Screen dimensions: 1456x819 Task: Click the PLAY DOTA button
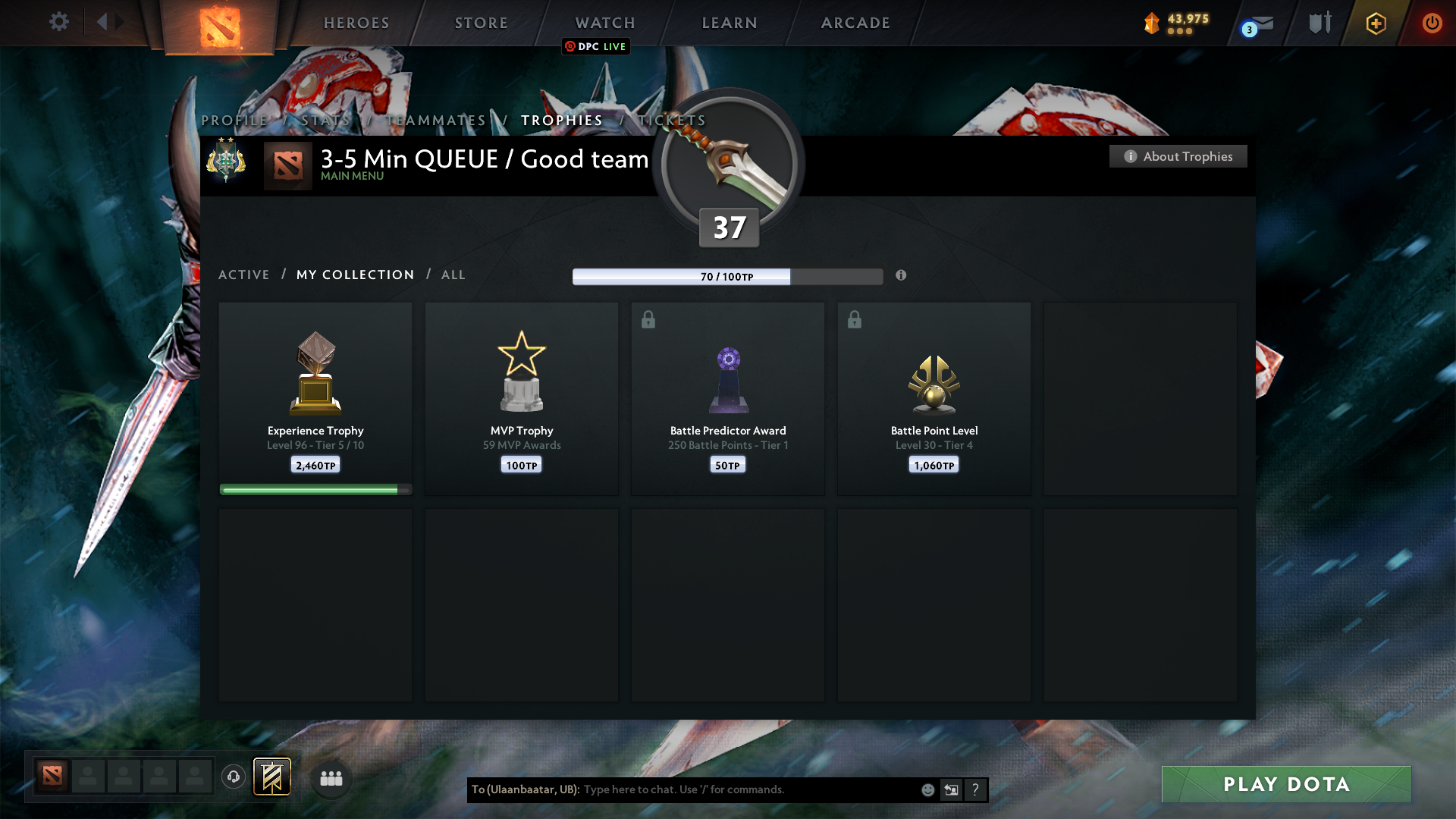(x=1286, y=785)
